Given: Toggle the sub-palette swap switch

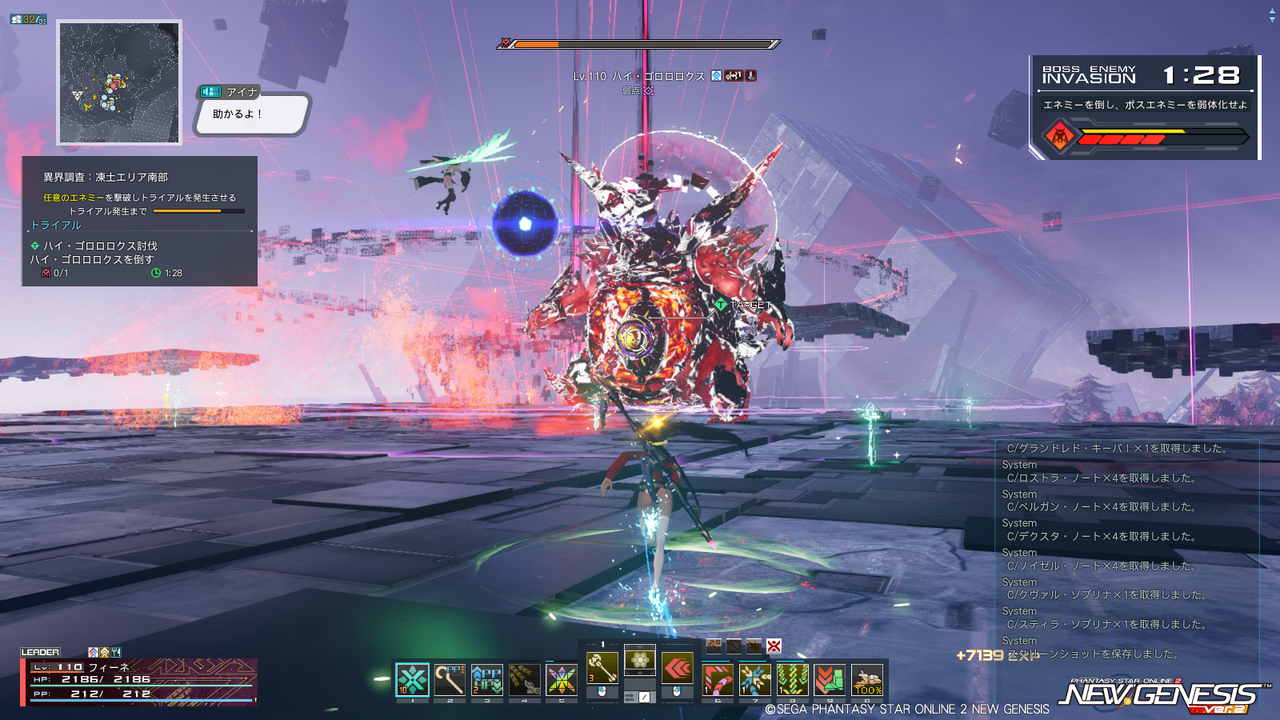Looking at the screenshot, I should click(639, 696).
